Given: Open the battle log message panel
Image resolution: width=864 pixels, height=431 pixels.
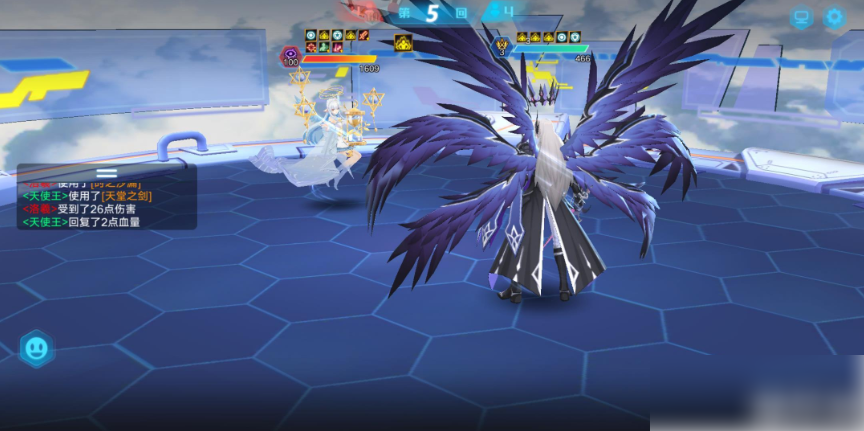Looking at the screenshot, I should pyautogui.click(x=106, y=203).
